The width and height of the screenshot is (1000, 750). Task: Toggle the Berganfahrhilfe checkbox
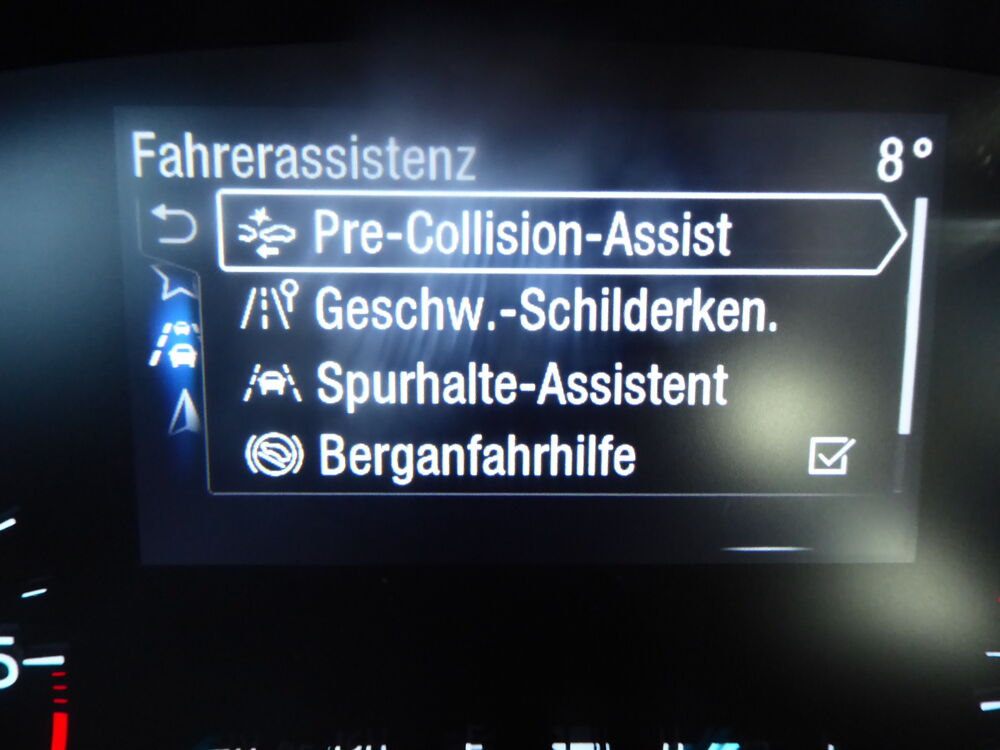pos(831,457)
